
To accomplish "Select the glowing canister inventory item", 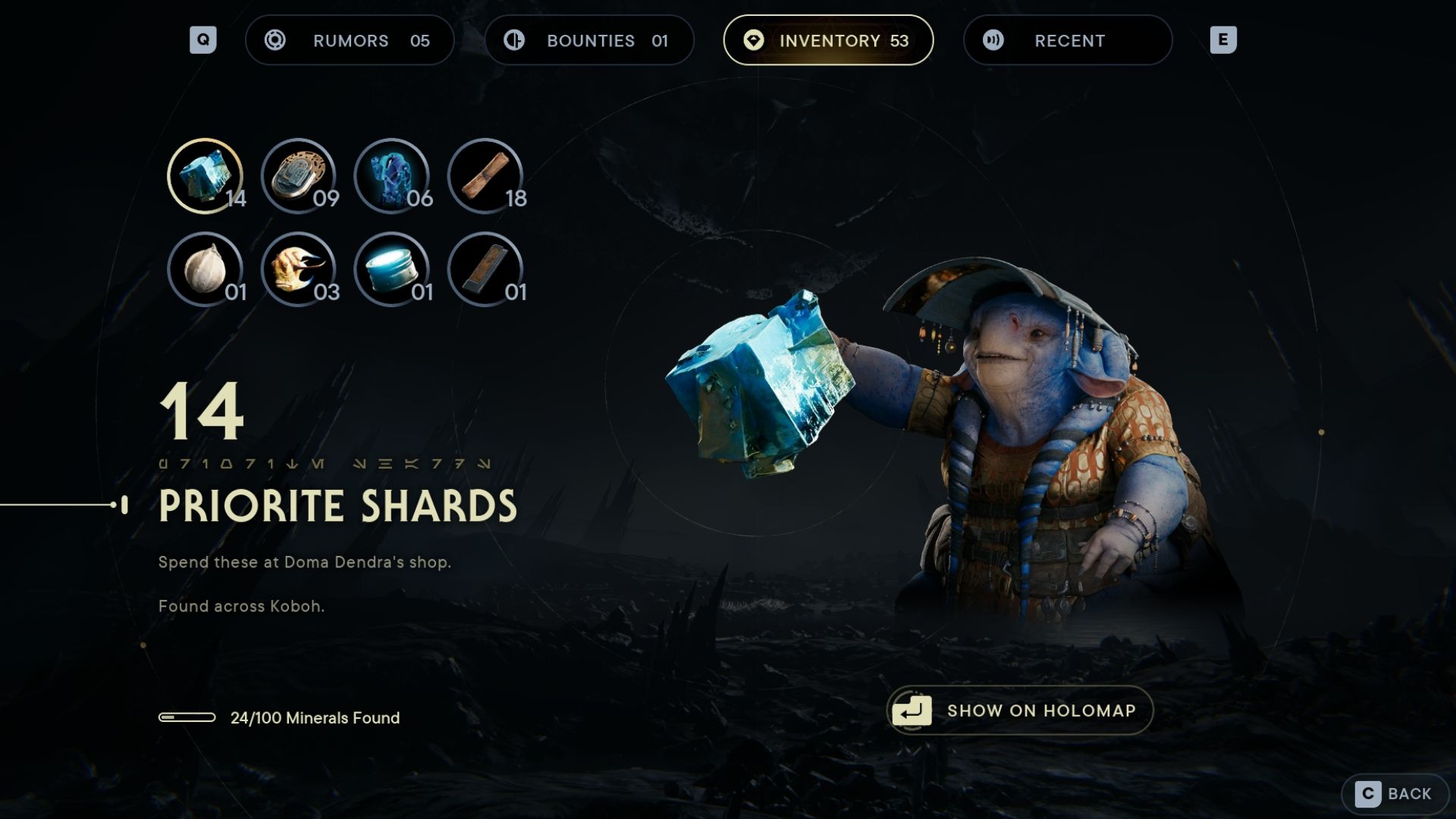I will (392, 269).
